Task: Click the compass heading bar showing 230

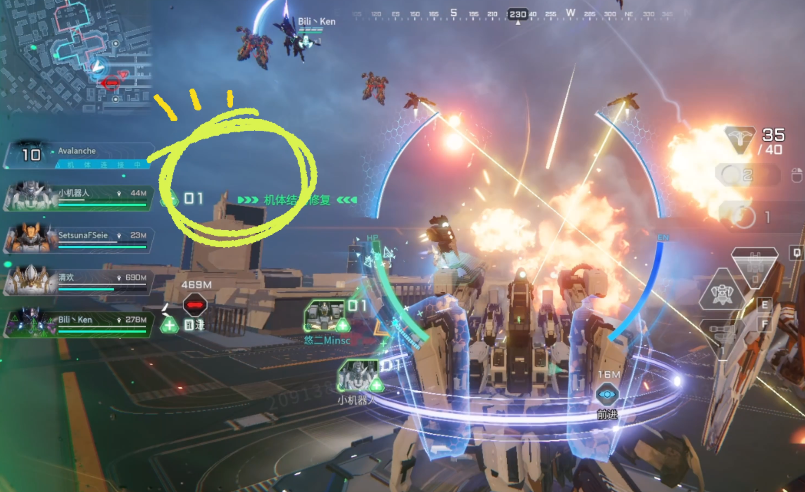Action: [x=518, y=14]
